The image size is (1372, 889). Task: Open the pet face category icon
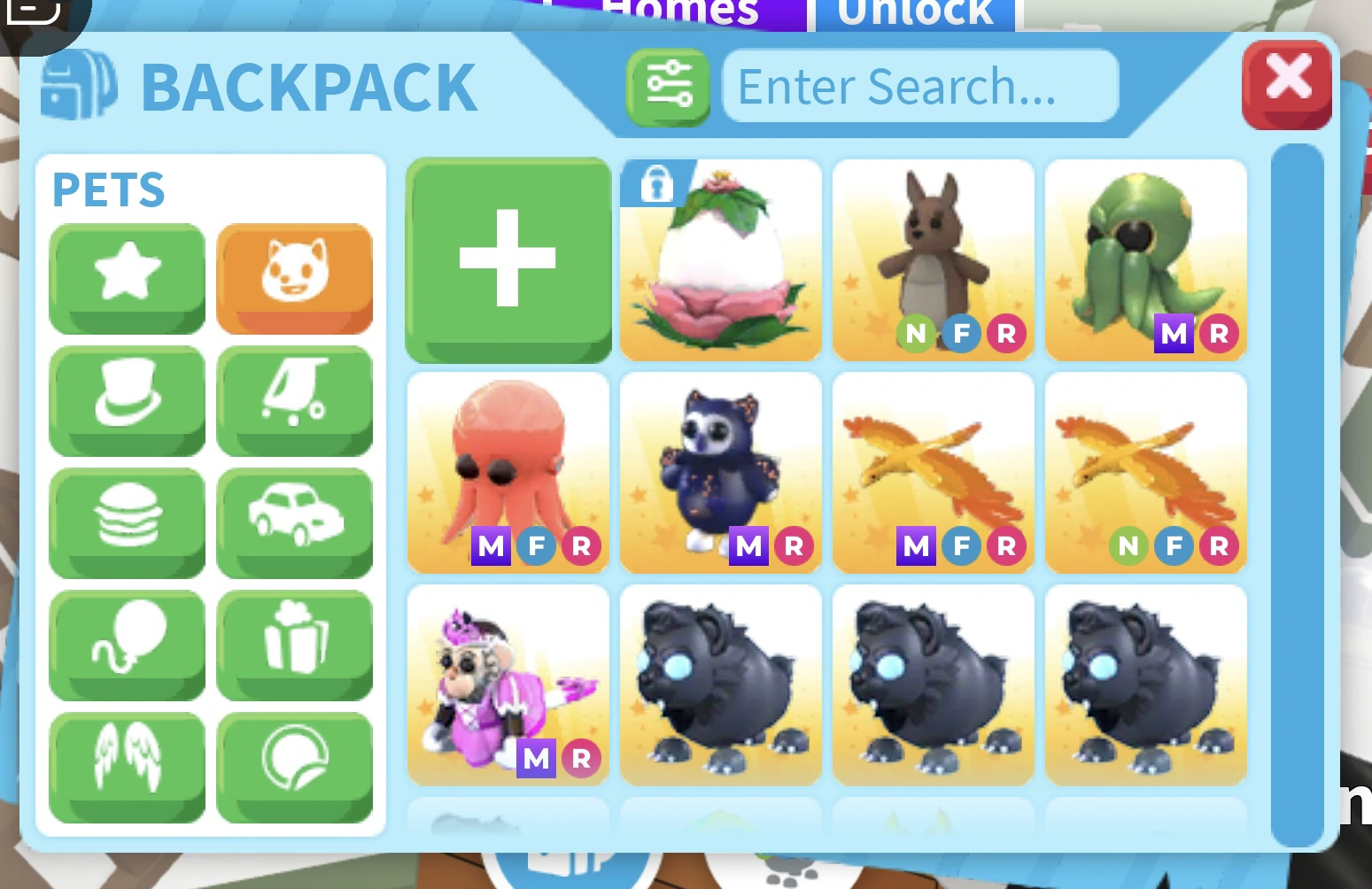click(x=294, y=279)
